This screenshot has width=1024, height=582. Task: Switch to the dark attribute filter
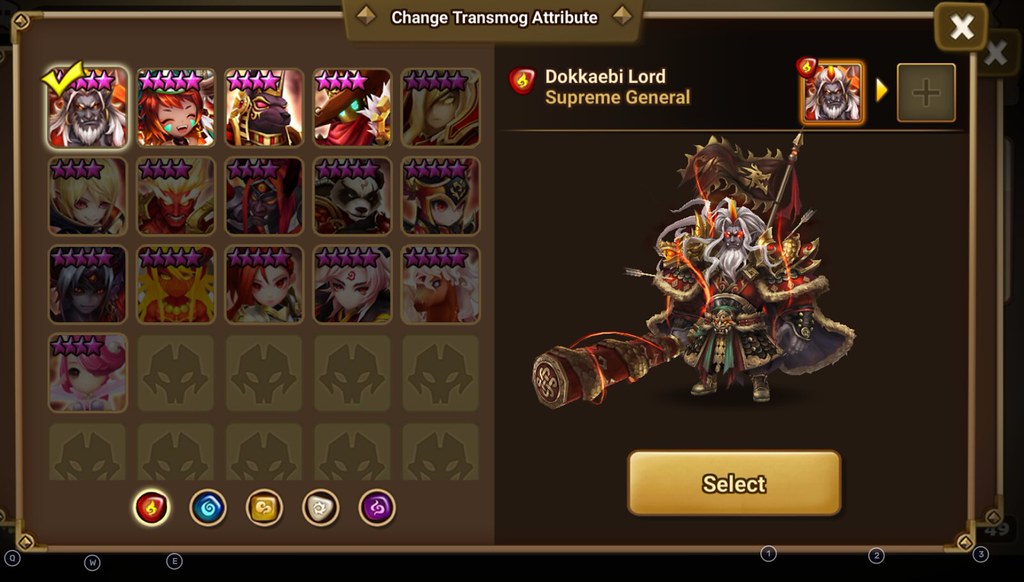click(x=377, y=507)
